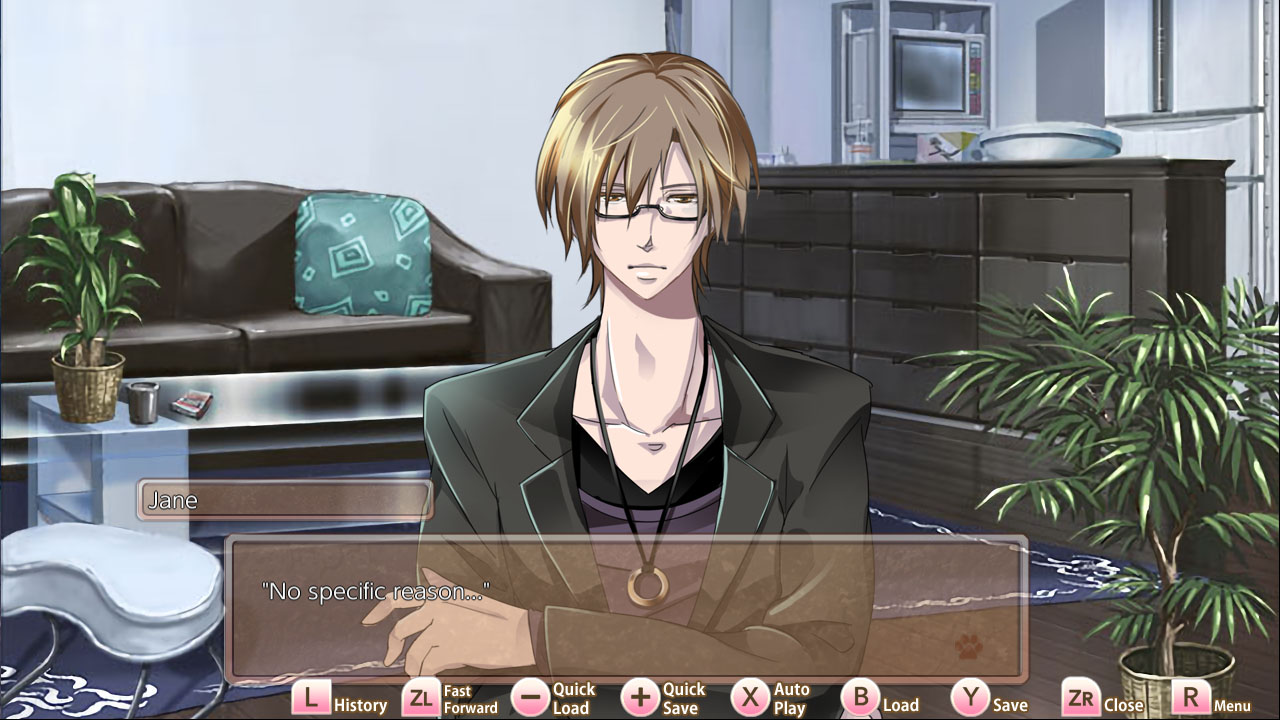Screen dimensions: 1280x720
Task: Close the dialogue window
Action: tap(1123, 703)
